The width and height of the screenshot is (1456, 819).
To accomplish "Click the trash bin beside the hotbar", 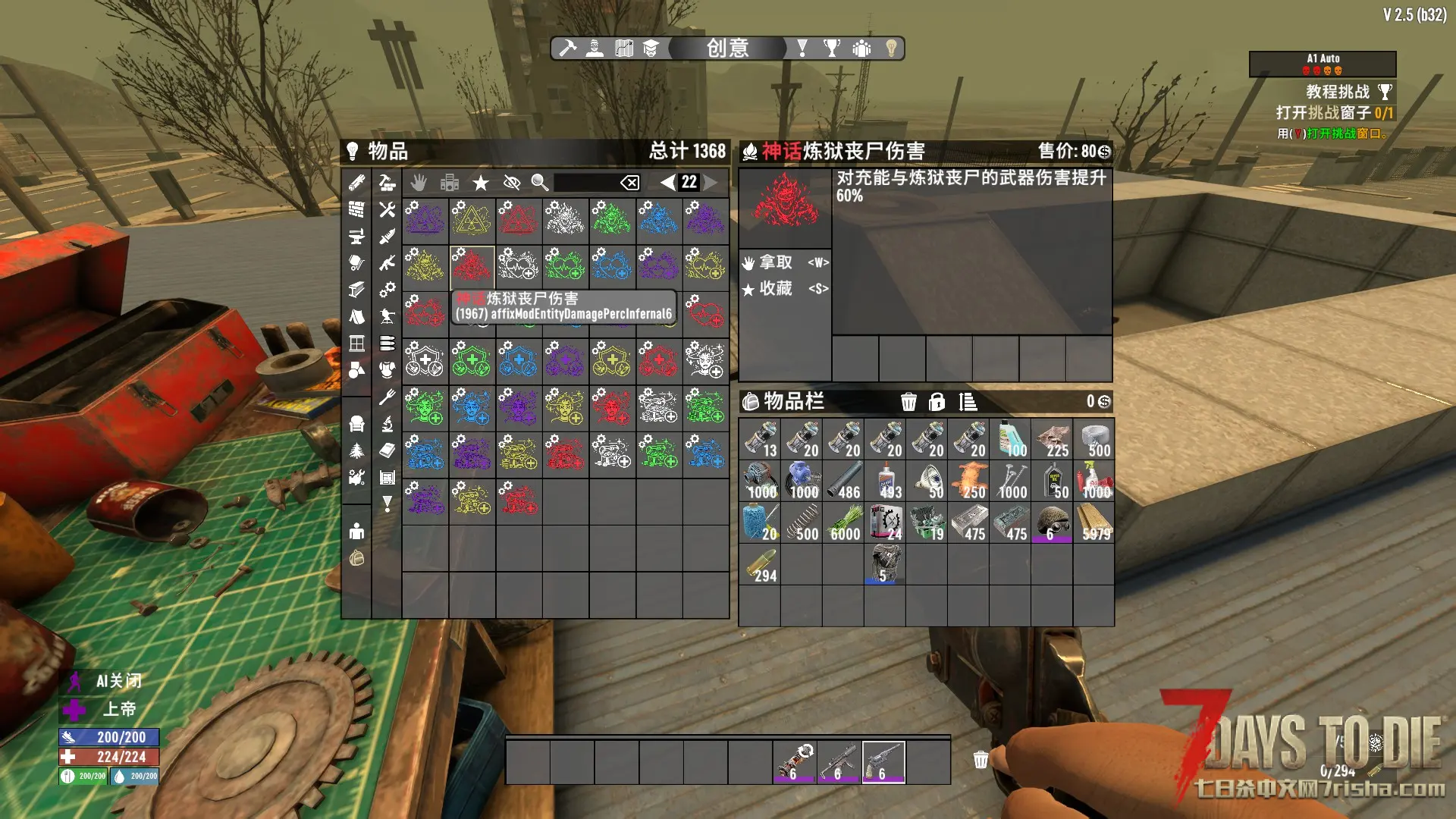I will [981, 760].
